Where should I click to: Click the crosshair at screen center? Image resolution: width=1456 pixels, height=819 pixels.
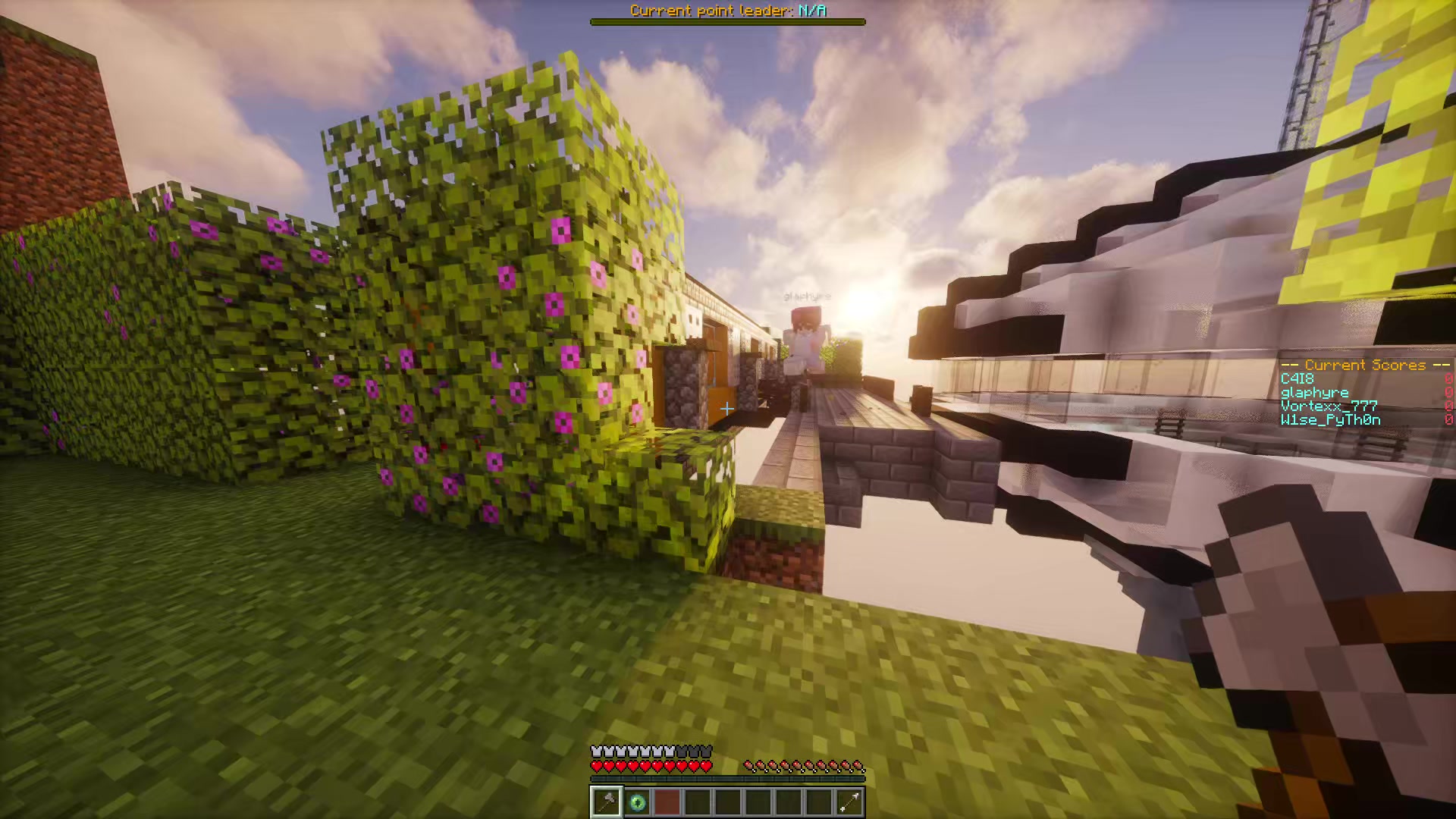point(727,409)
